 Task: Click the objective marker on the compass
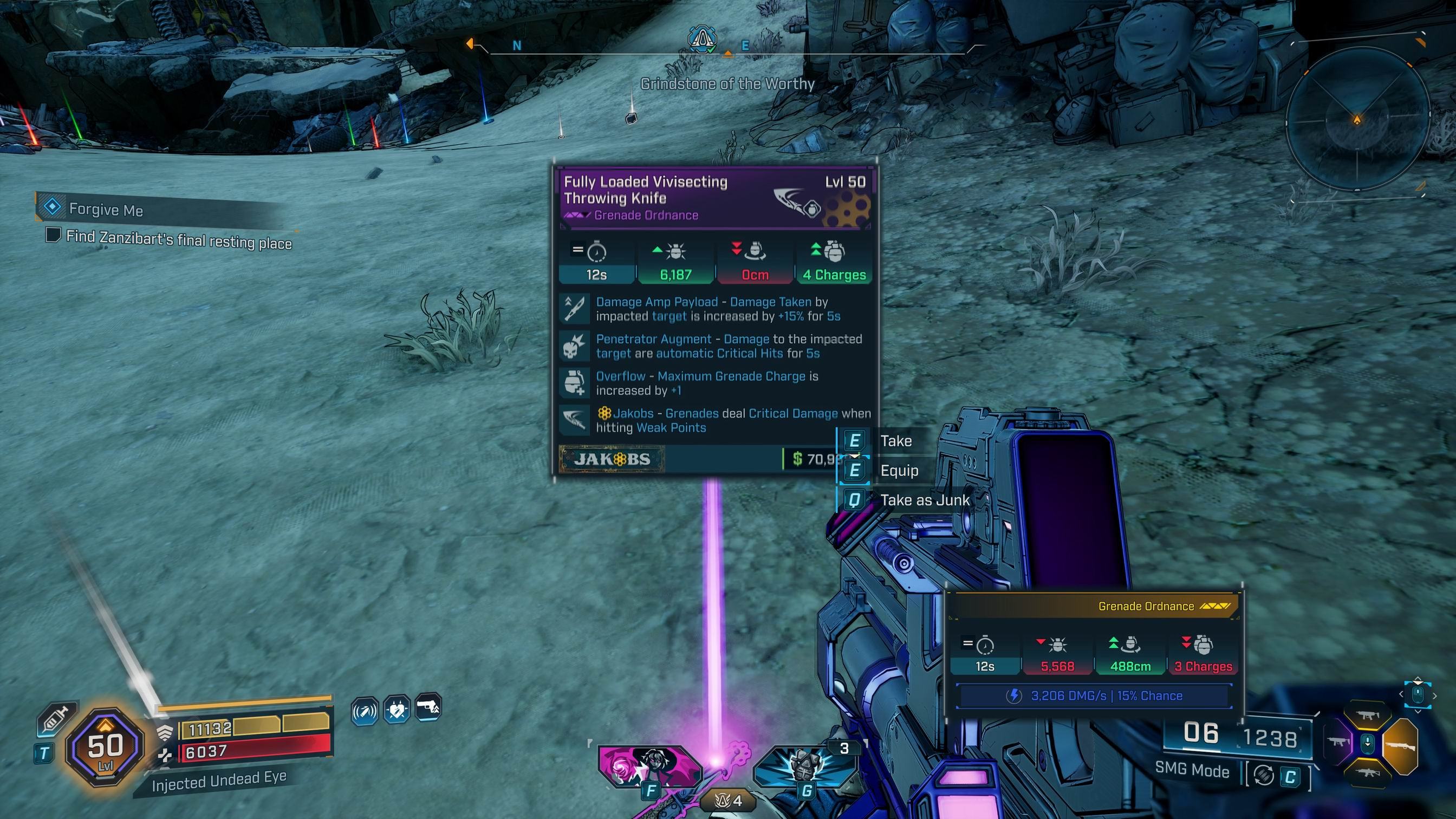(702, 38)
